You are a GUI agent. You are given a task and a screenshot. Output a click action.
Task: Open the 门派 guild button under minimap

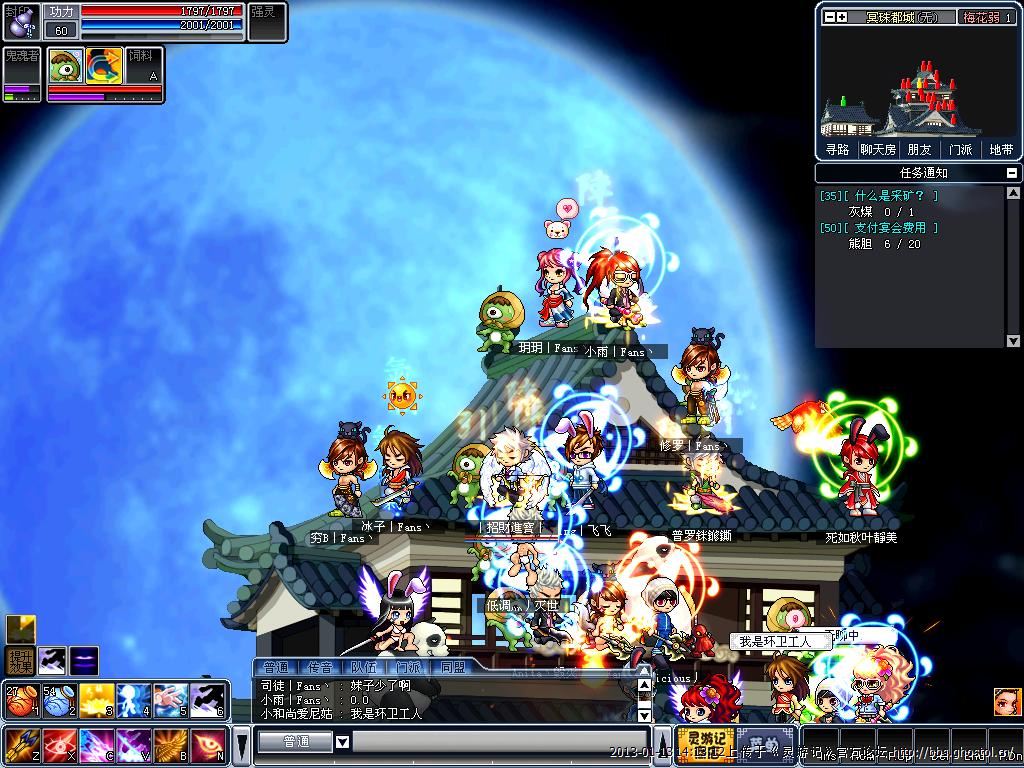click(x=960, y=149)
